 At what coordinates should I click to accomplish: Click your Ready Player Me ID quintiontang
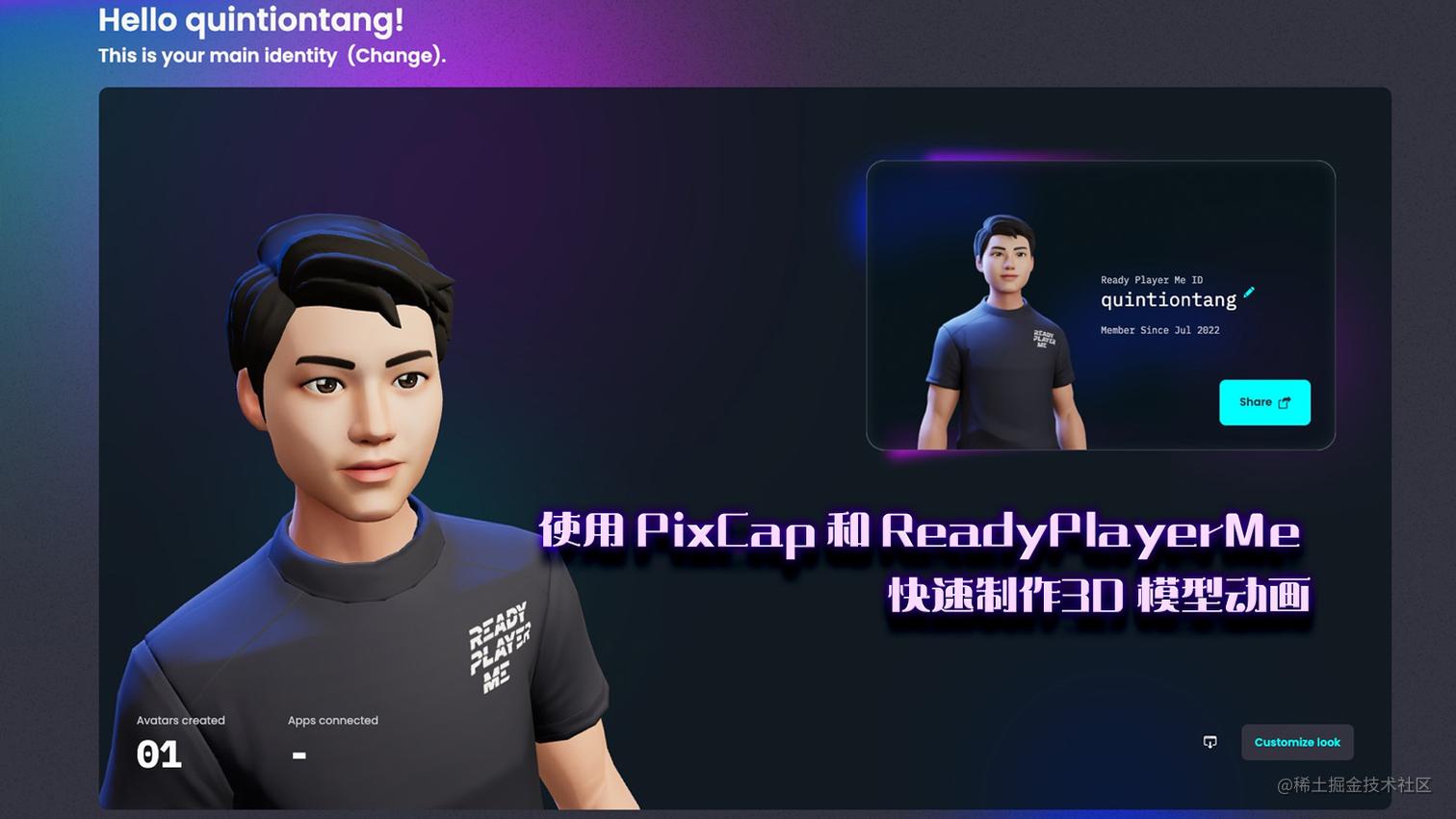[1168, 299]
